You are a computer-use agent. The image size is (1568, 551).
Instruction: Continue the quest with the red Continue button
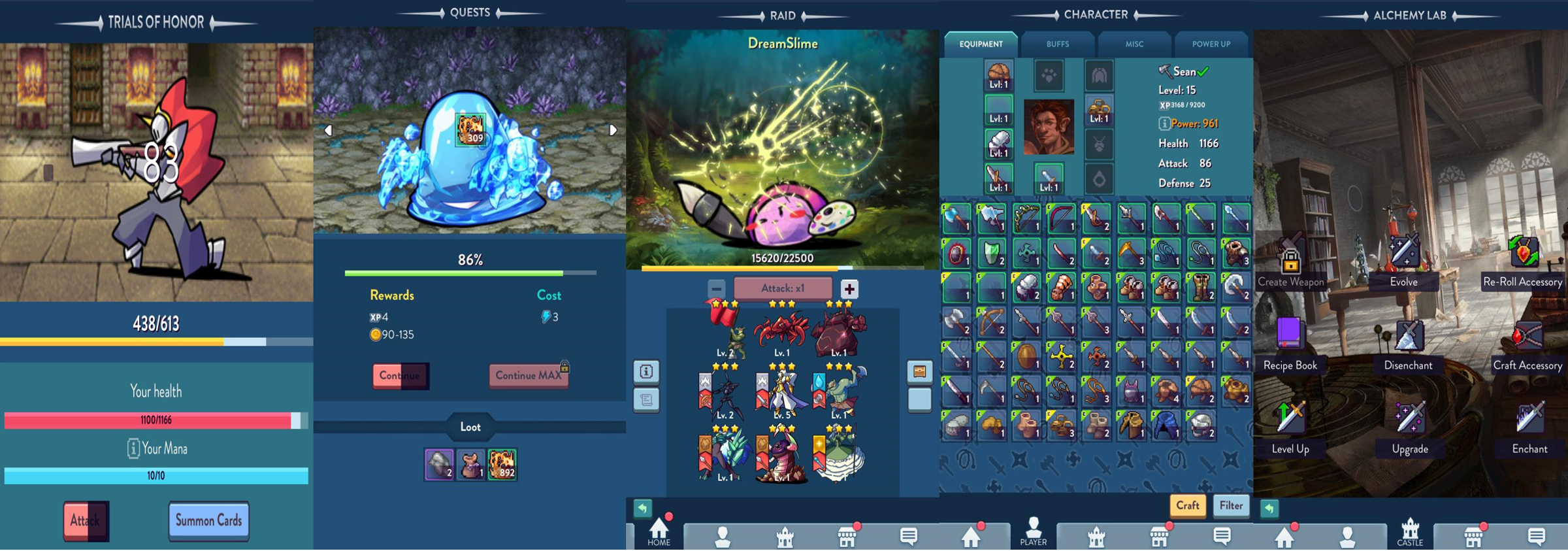400,376
